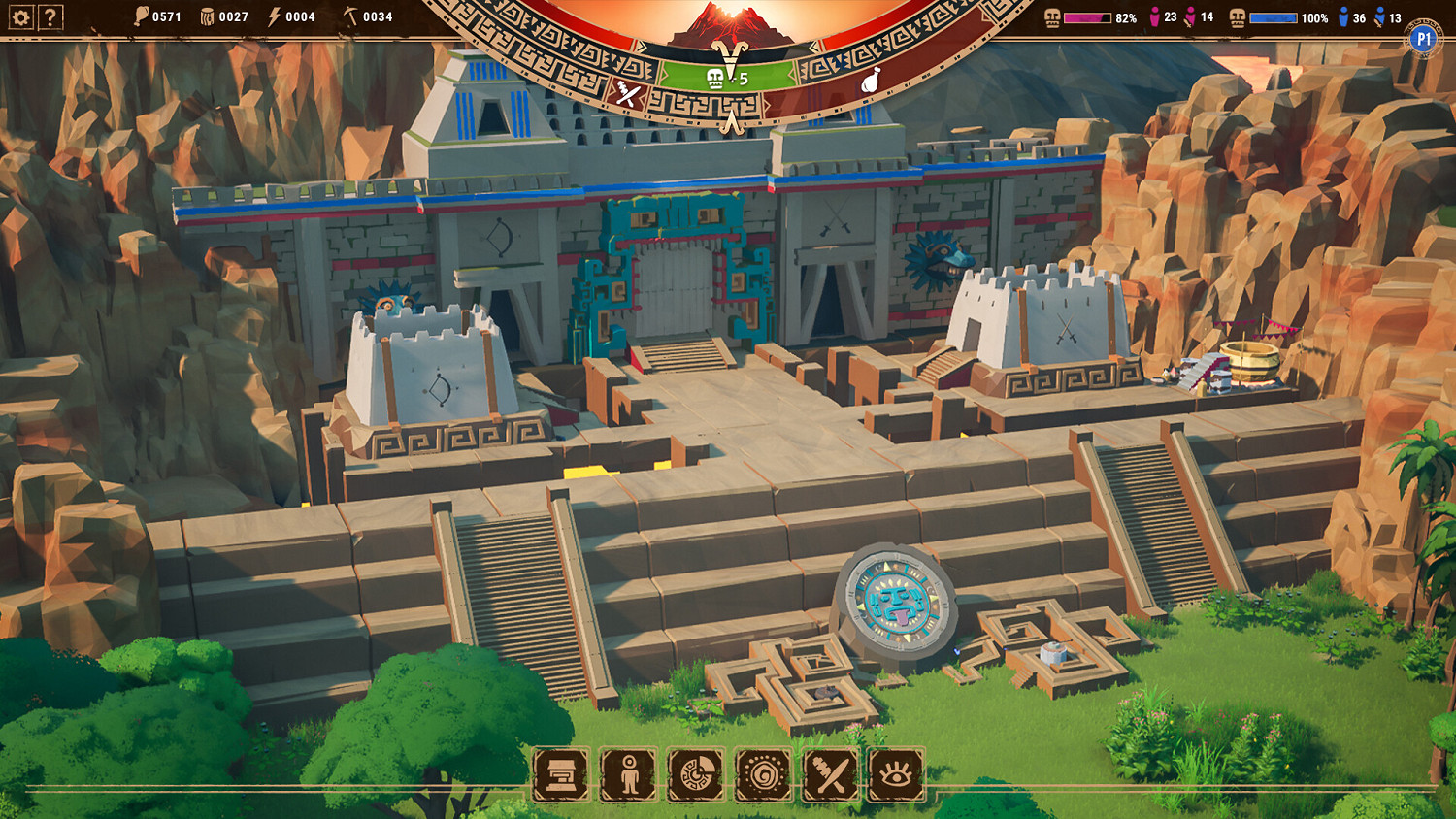Open the calendar wheel panel
This screenshot has width=1456, height=819.
(x=699, y=773)
